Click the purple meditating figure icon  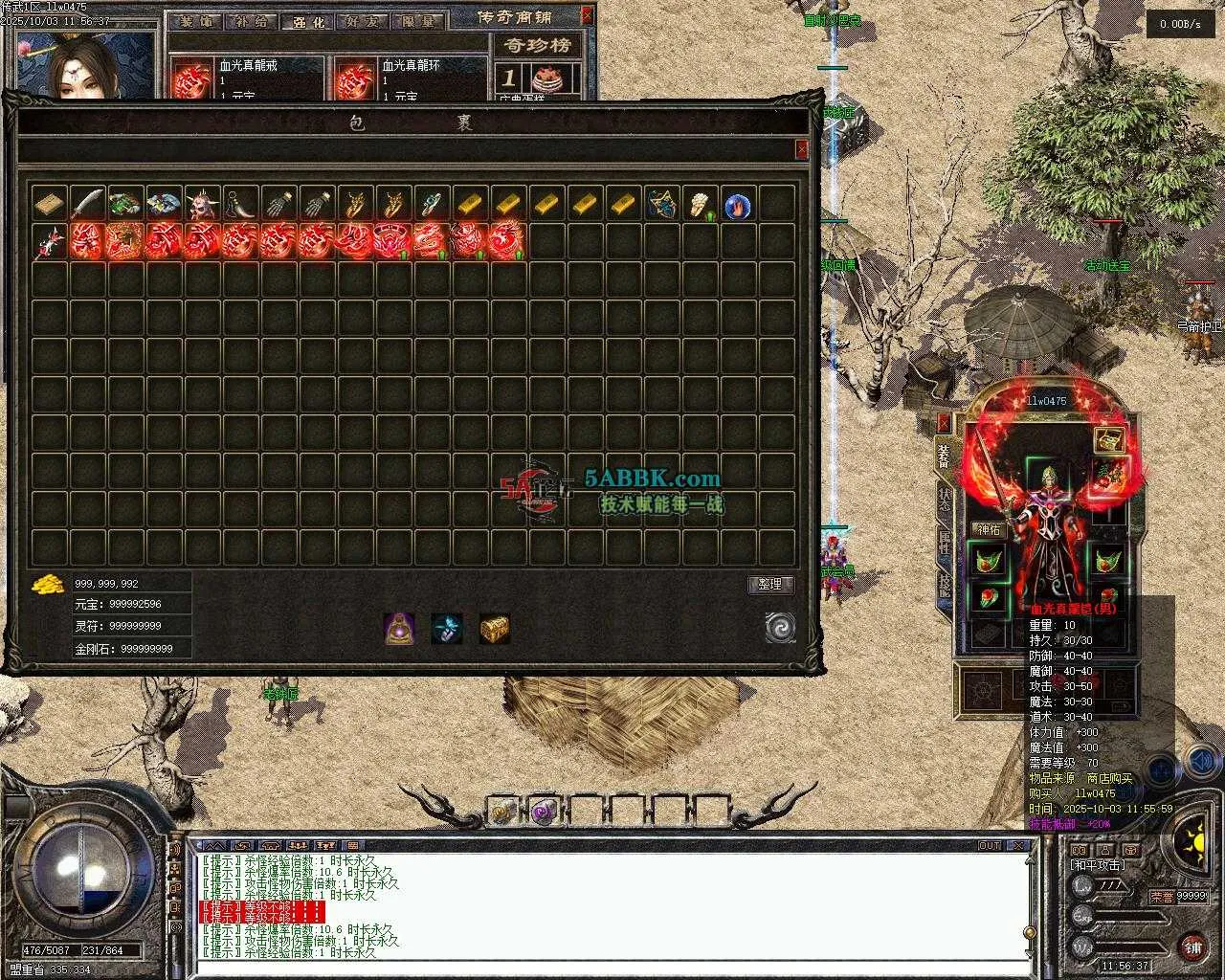pyautogui.click(x=399, y=628)
